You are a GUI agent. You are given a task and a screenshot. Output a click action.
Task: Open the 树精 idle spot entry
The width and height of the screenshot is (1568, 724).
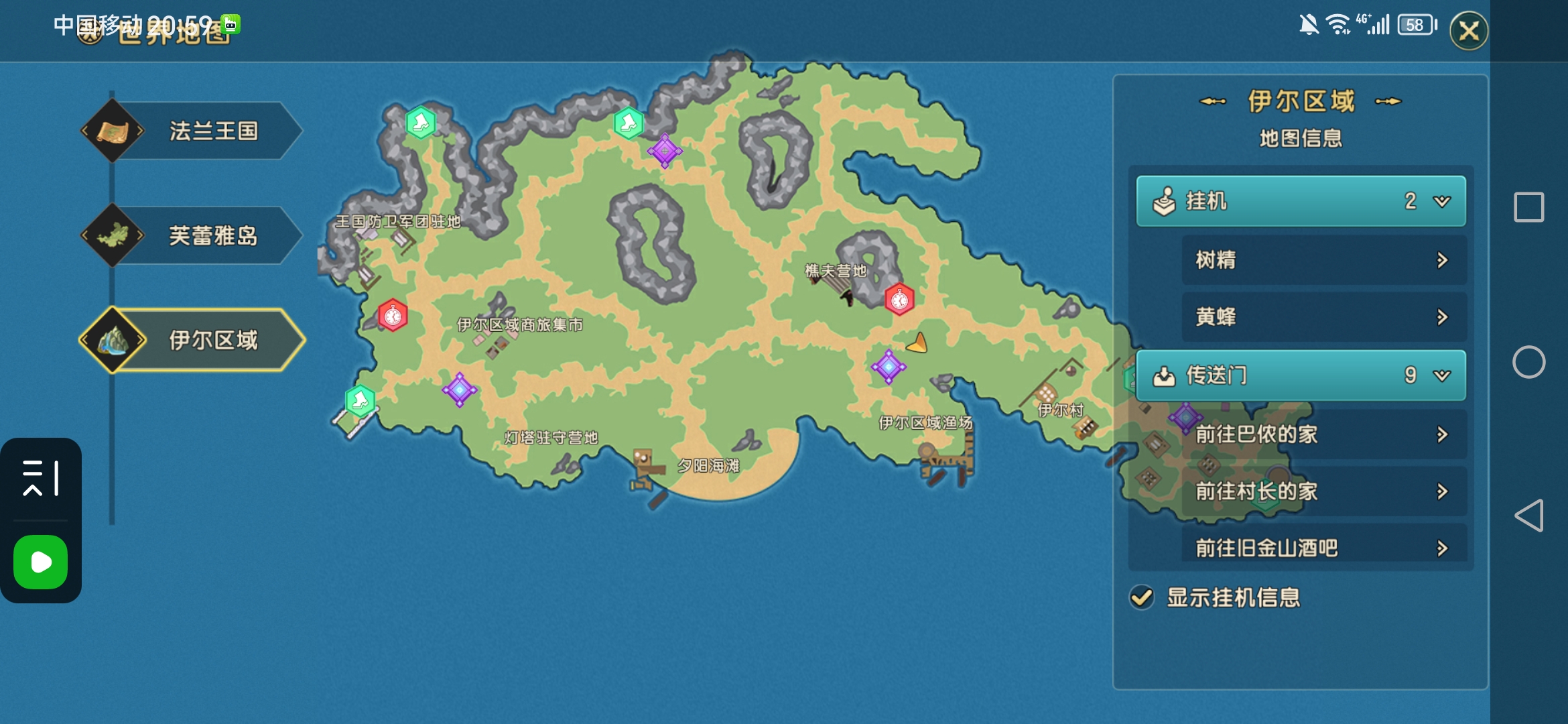coord(1323,260)
